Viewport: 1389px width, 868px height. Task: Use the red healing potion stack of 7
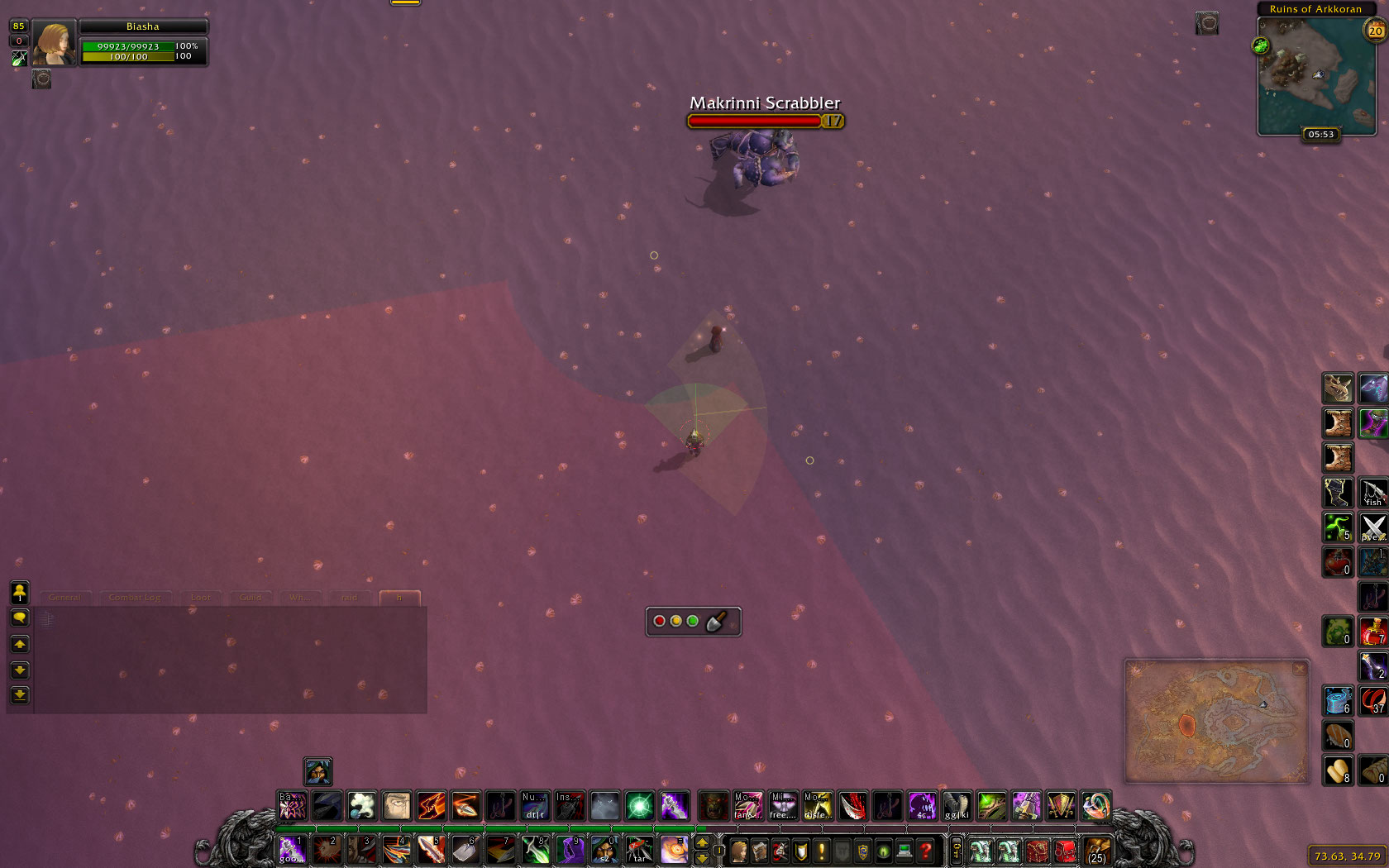coord(1373,632)
